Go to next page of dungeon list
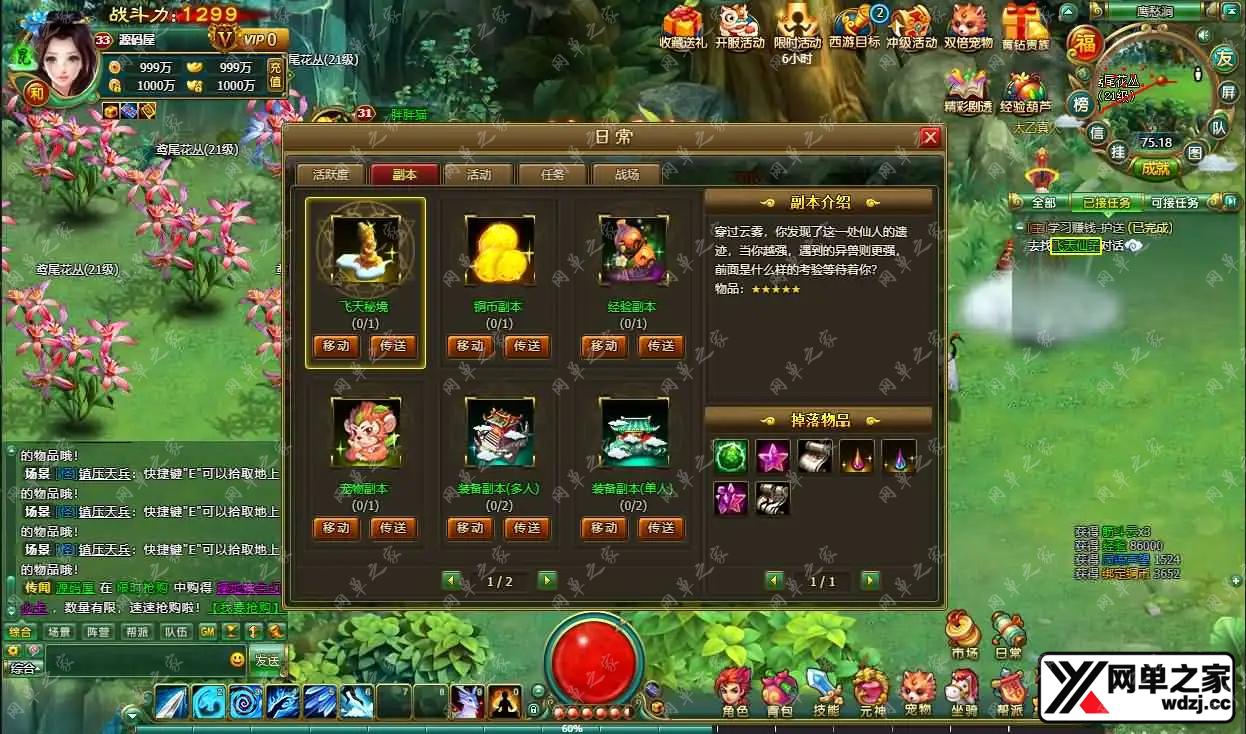This screenshot has width=1246, height=734. (x=547, y=580)
